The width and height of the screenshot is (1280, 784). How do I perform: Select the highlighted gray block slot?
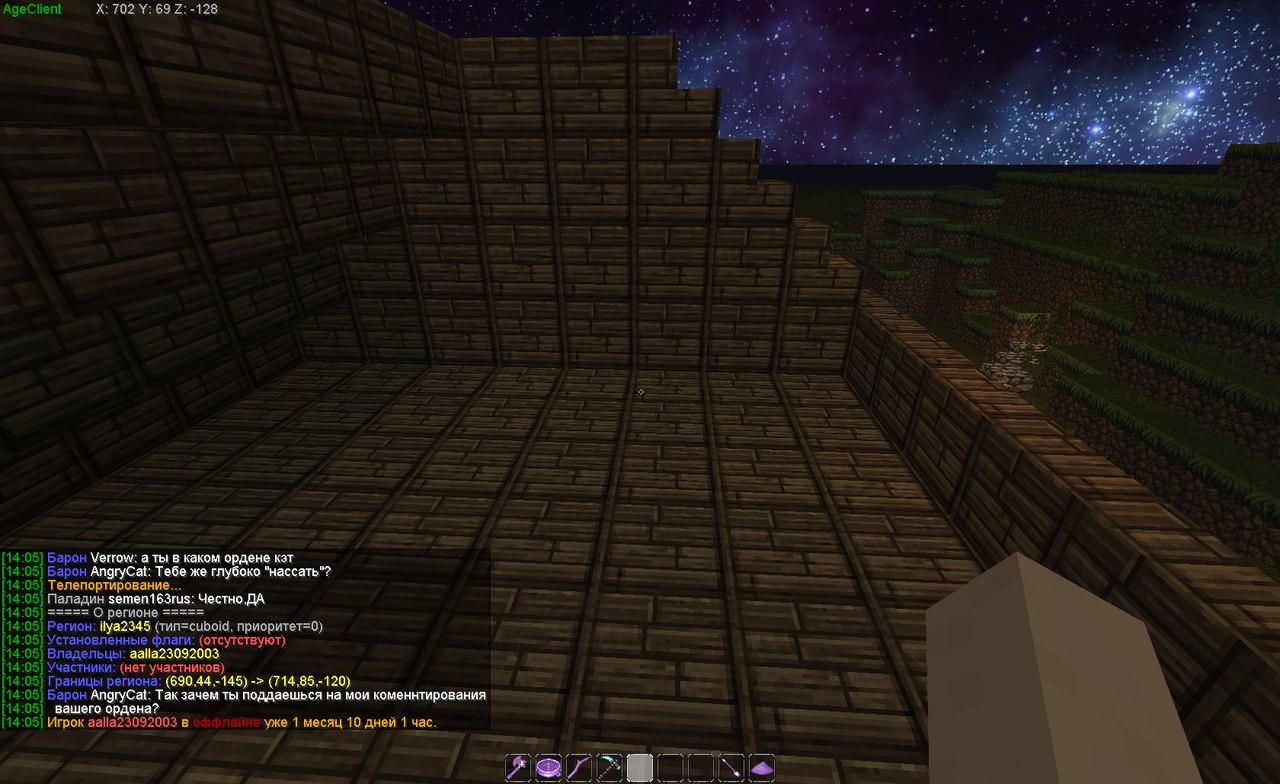[640, 767]
